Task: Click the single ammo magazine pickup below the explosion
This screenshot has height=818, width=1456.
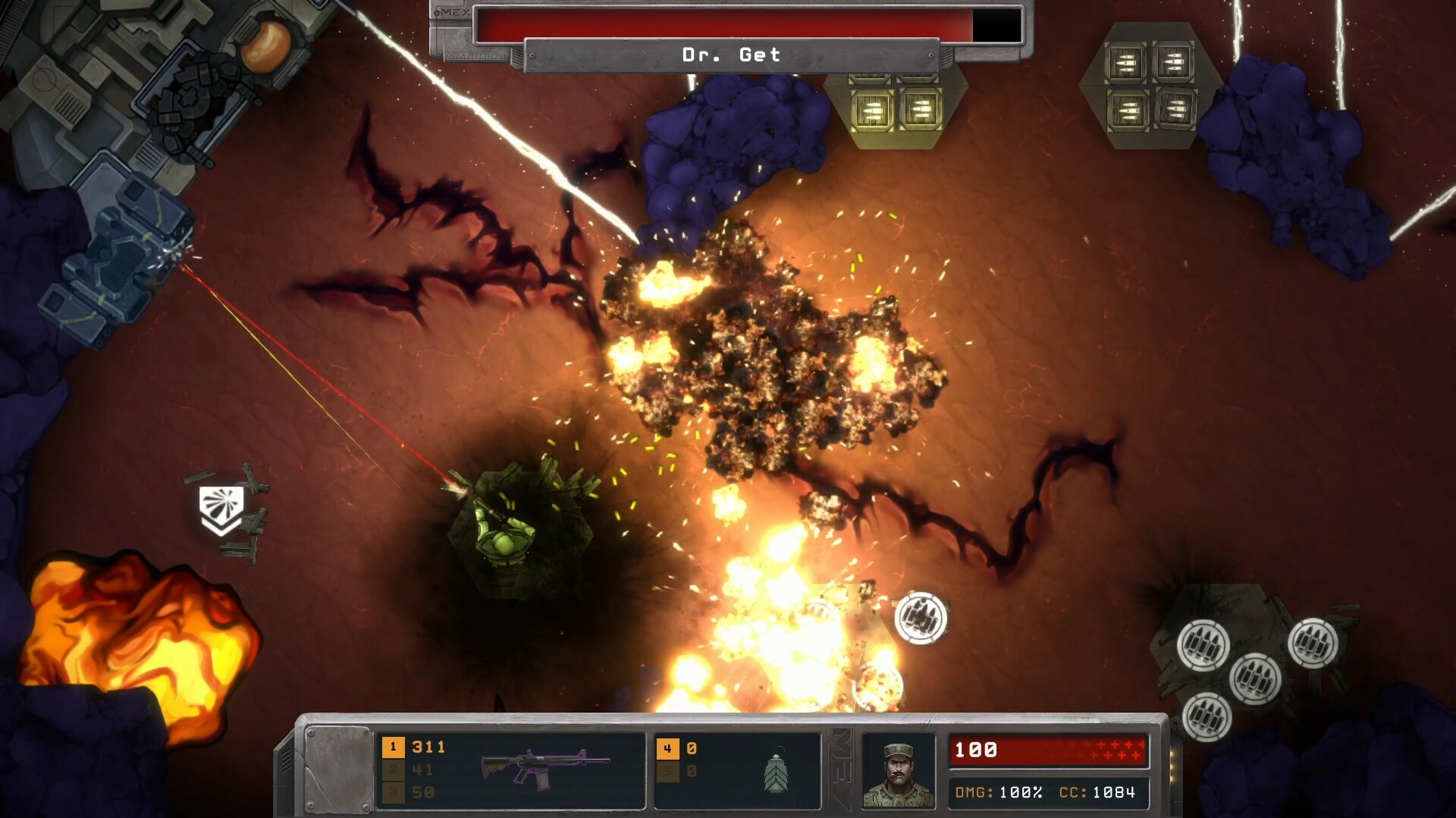Action: click(x=924, y=618)
